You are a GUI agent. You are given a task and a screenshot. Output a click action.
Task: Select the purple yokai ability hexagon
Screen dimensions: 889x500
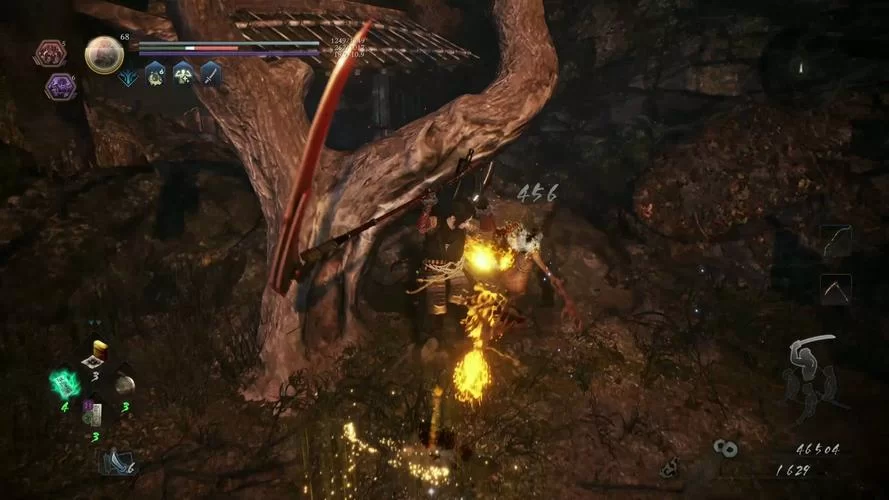click(60, 87)
